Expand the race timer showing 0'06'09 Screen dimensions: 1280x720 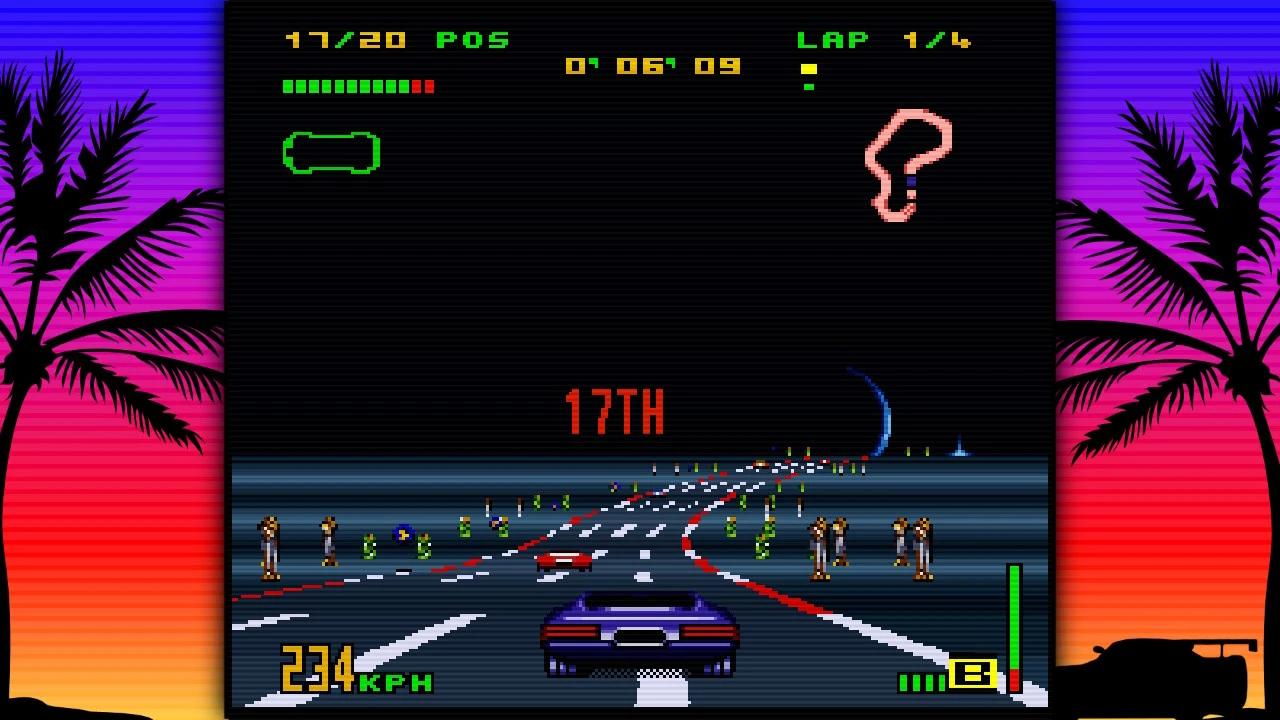coord(655,66)
